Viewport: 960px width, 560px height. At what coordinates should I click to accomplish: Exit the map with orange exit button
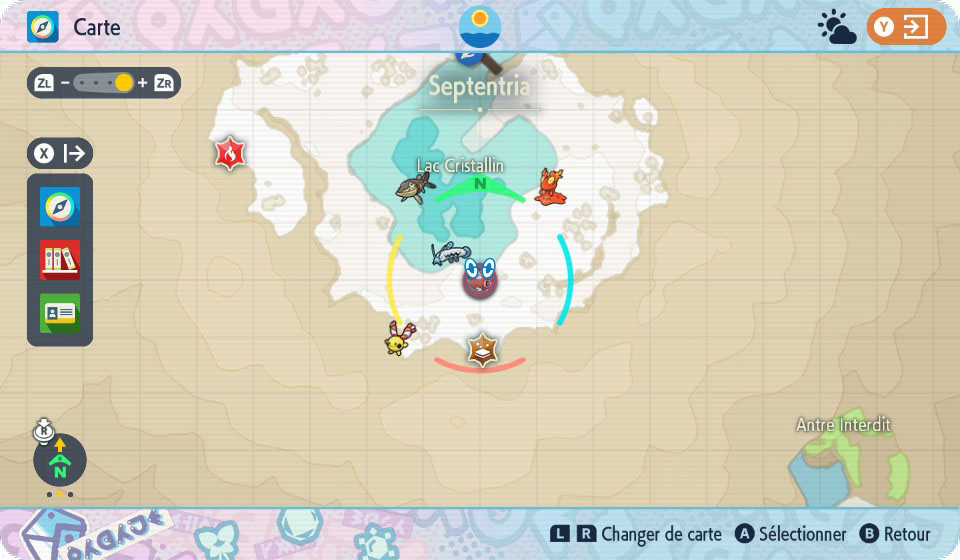(906, 27)
